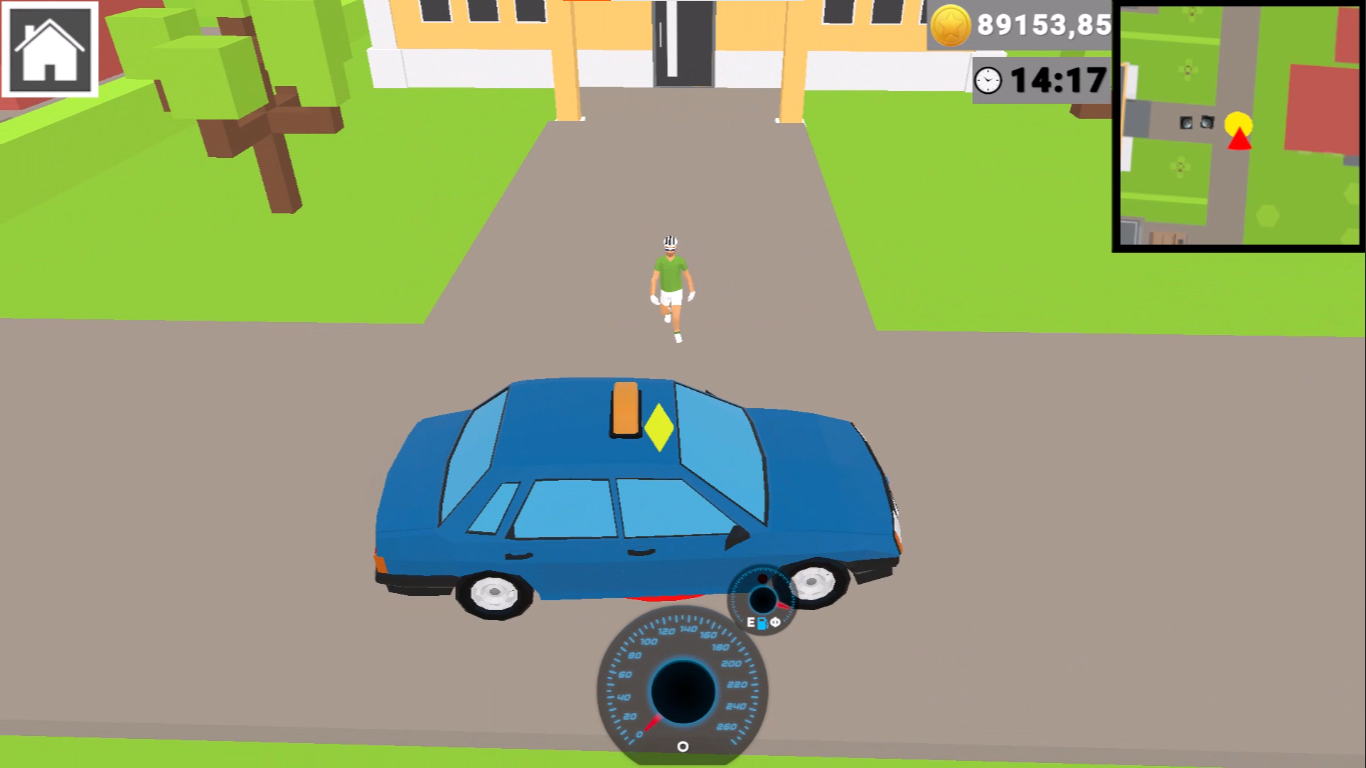Click the home icon button
Image resolution: width=1366 pixels, height=768 pixels.
[x=48, y=50]
